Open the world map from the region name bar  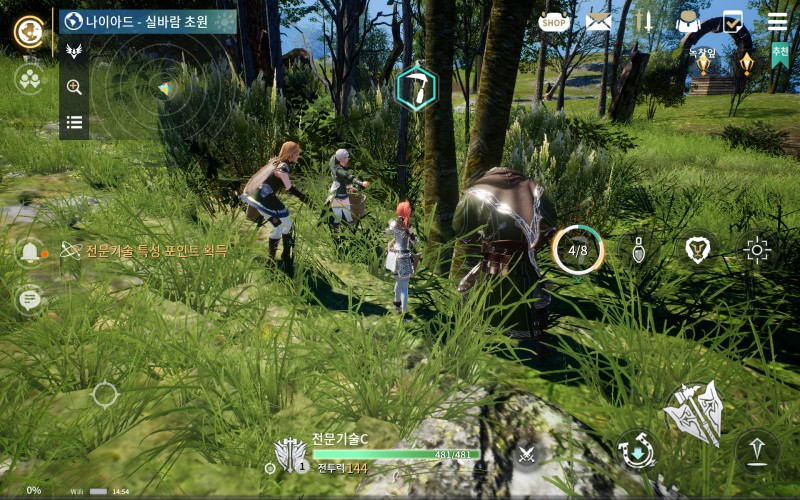point(149,21)
